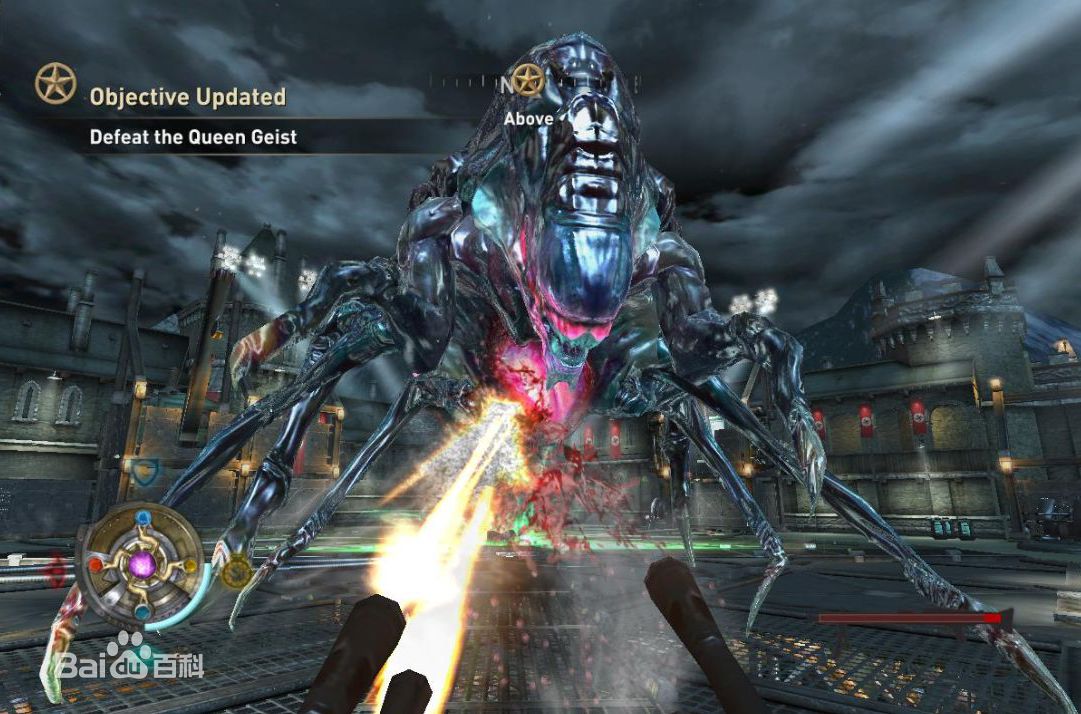Open the Defeat the Queen Geist objective
The width and height of the screenshot is (1081, 714).
click(193, 138)
